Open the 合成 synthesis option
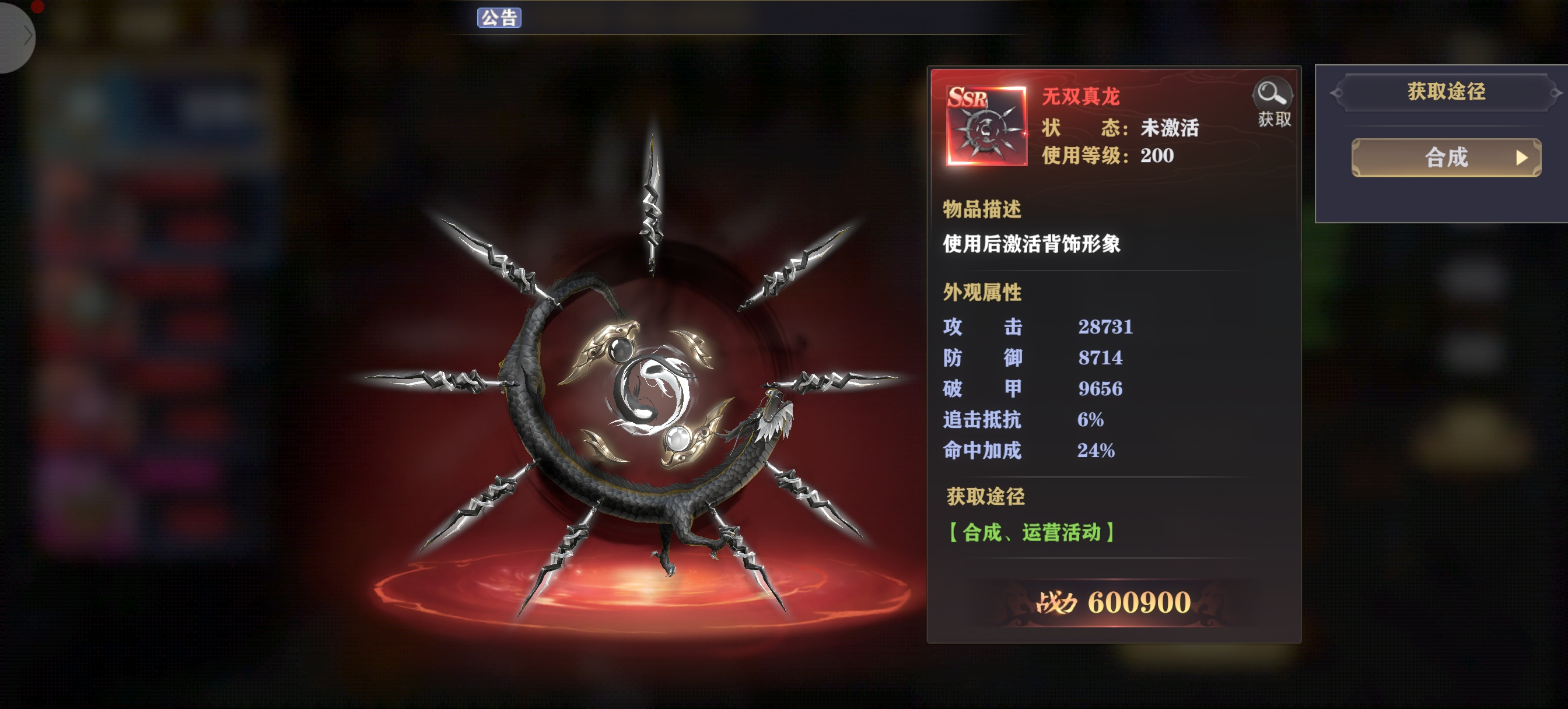1568x709 pixels. coord(1445,157)
